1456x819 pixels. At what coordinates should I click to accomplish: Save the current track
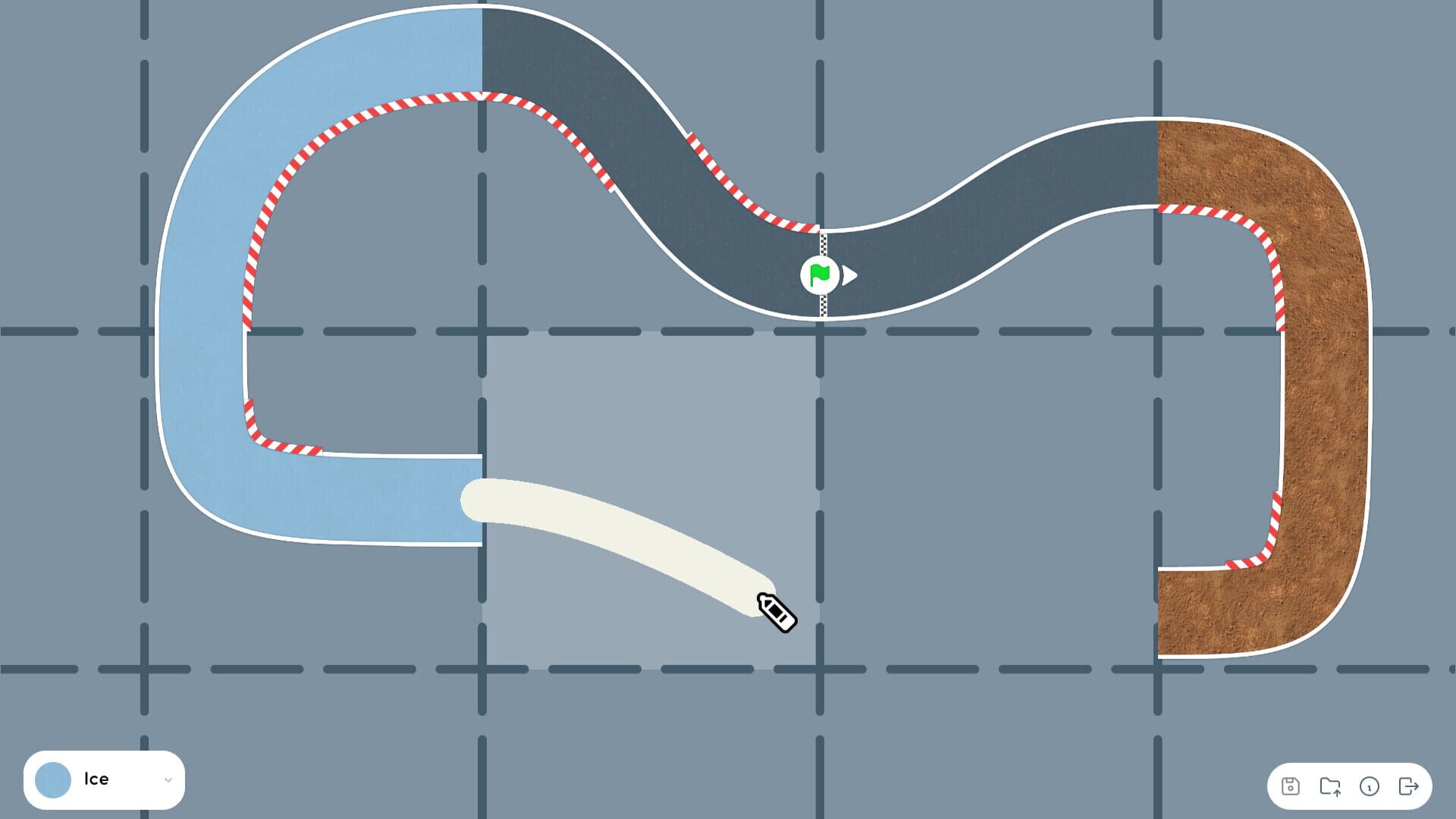1291,786
